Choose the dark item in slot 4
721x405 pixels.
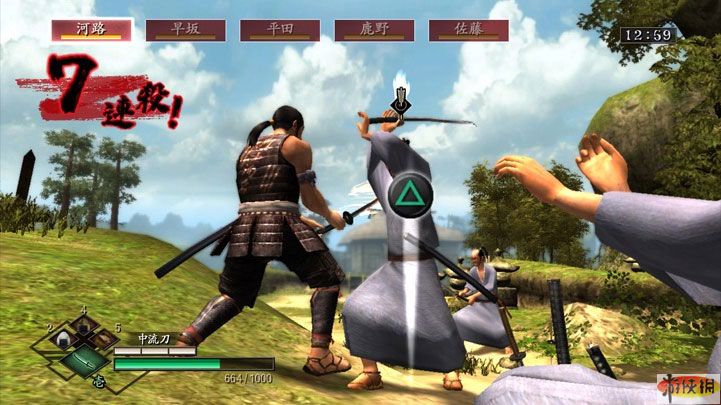[84, 327]
